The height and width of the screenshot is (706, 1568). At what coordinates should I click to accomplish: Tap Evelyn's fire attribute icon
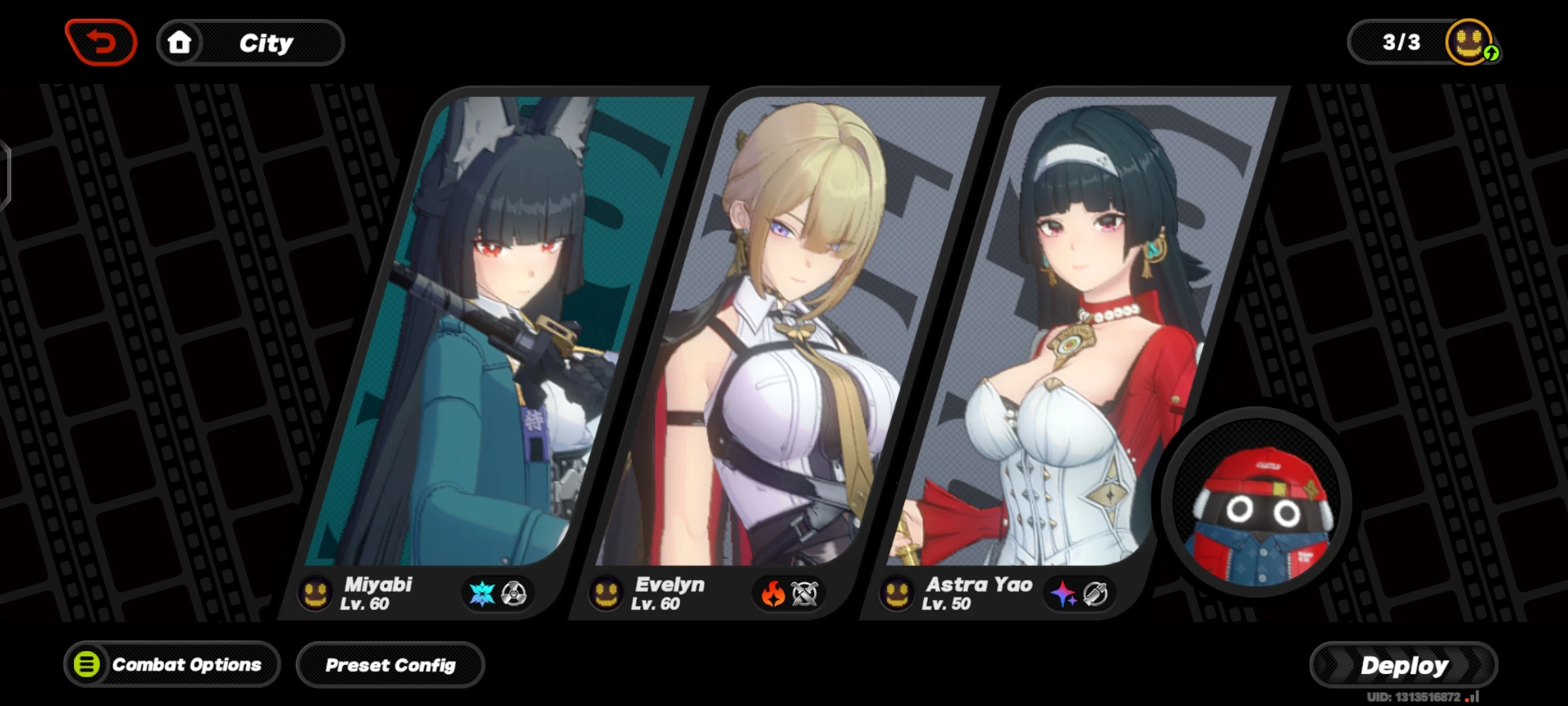tap(774, 594)
